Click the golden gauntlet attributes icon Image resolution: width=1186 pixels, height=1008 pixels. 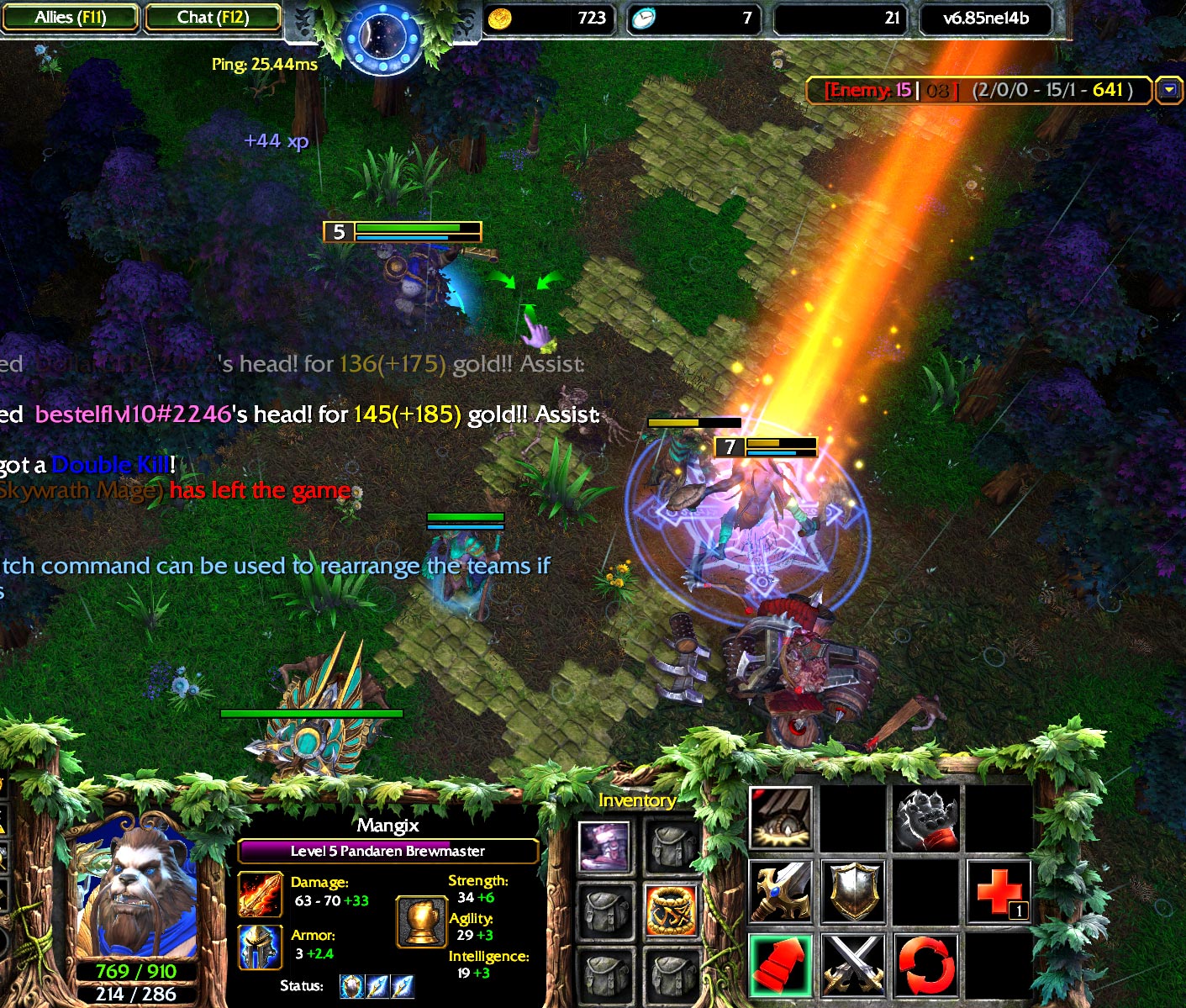click(422, 921)
